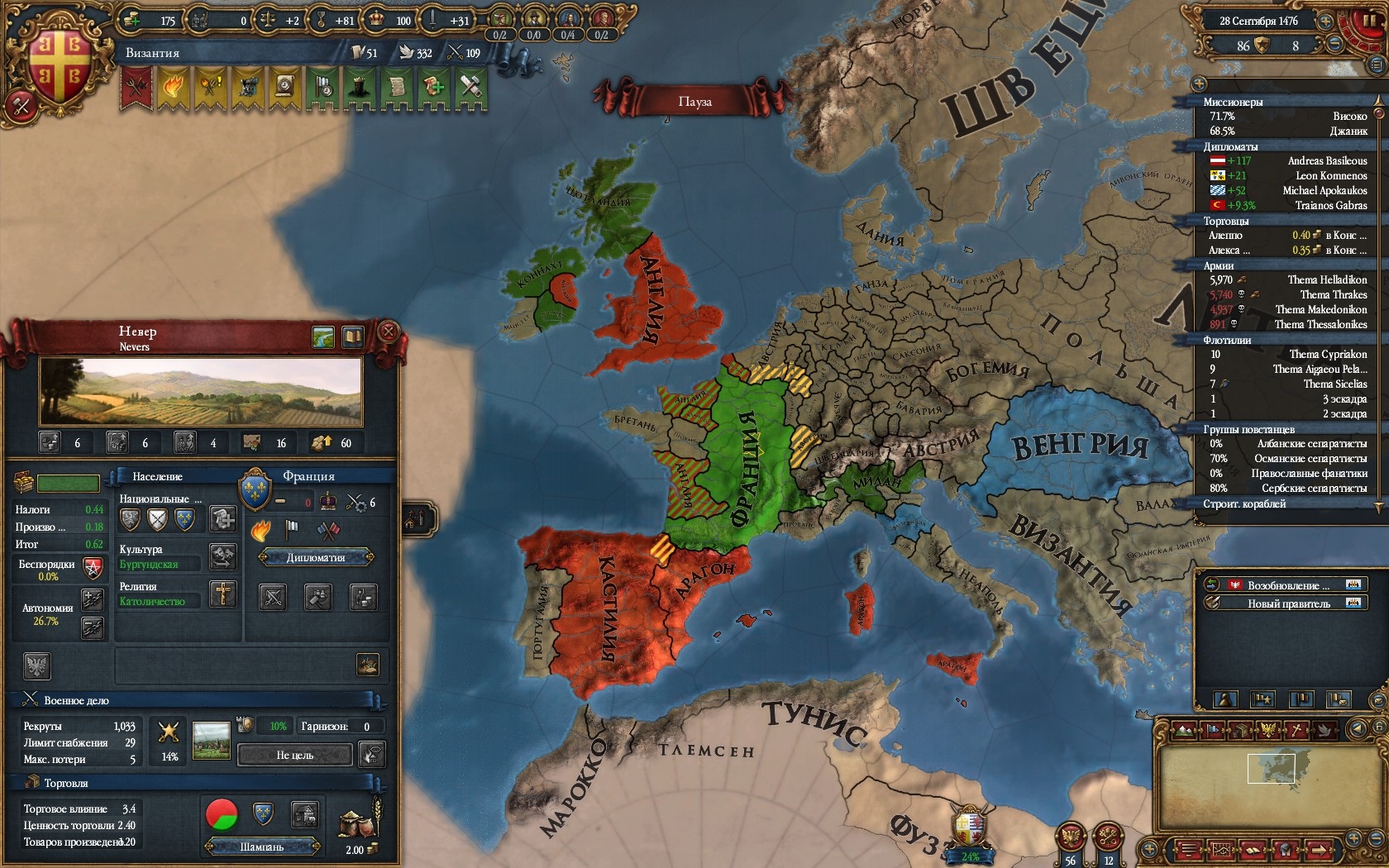Open the Дипломатия button for France
This screenshot has height=868, width=1389.
(316, 558)
